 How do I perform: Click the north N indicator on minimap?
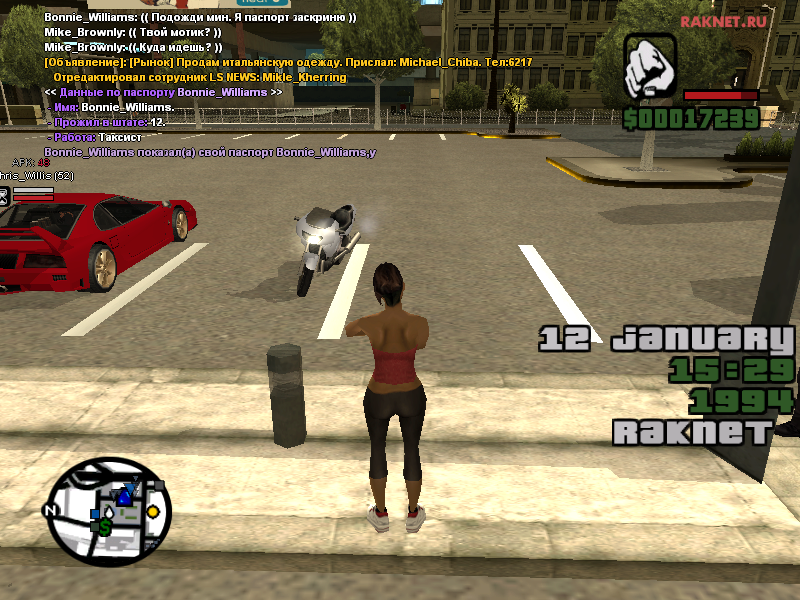[49, 509]
